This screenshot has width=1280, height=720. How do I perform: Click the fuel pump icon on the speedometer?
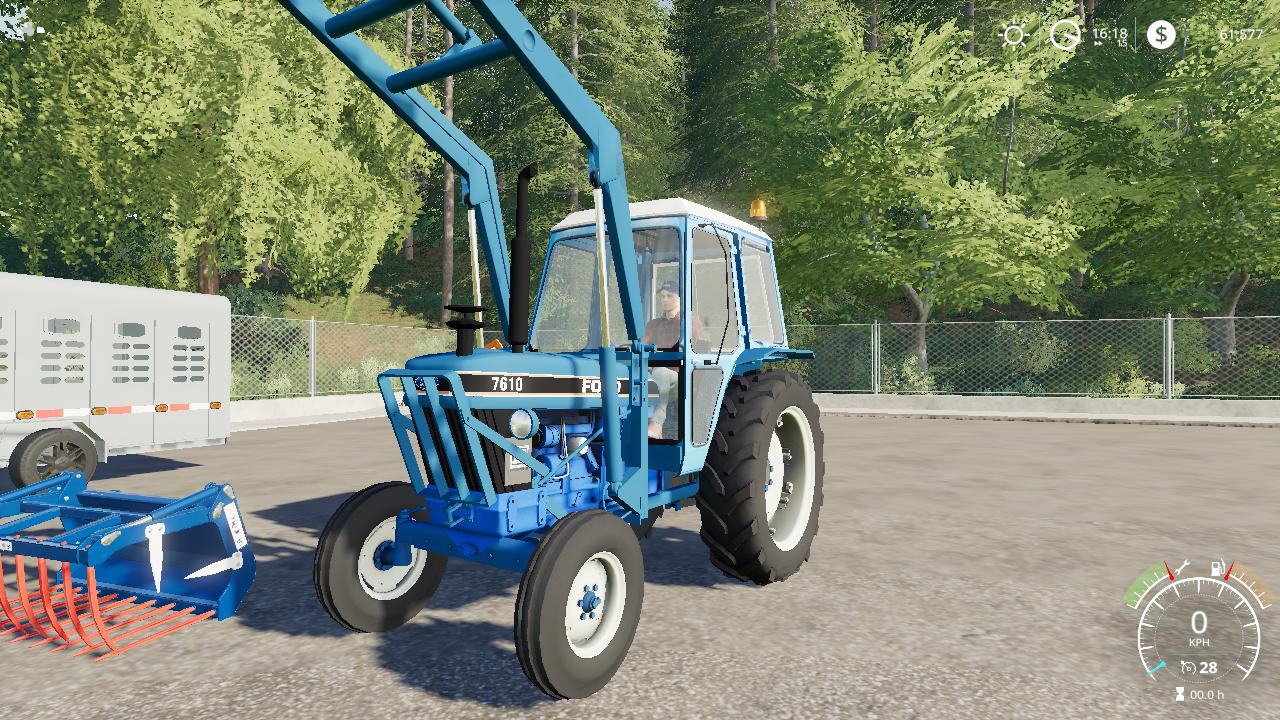point(1216,567)
